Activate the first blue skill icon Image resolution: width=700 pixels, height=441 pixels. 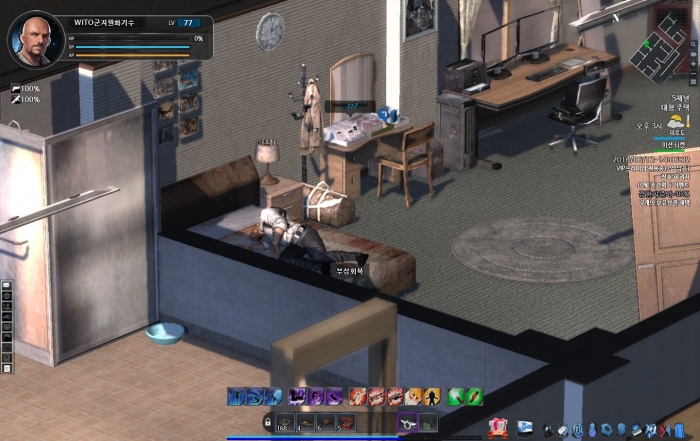tap(235, 397)
